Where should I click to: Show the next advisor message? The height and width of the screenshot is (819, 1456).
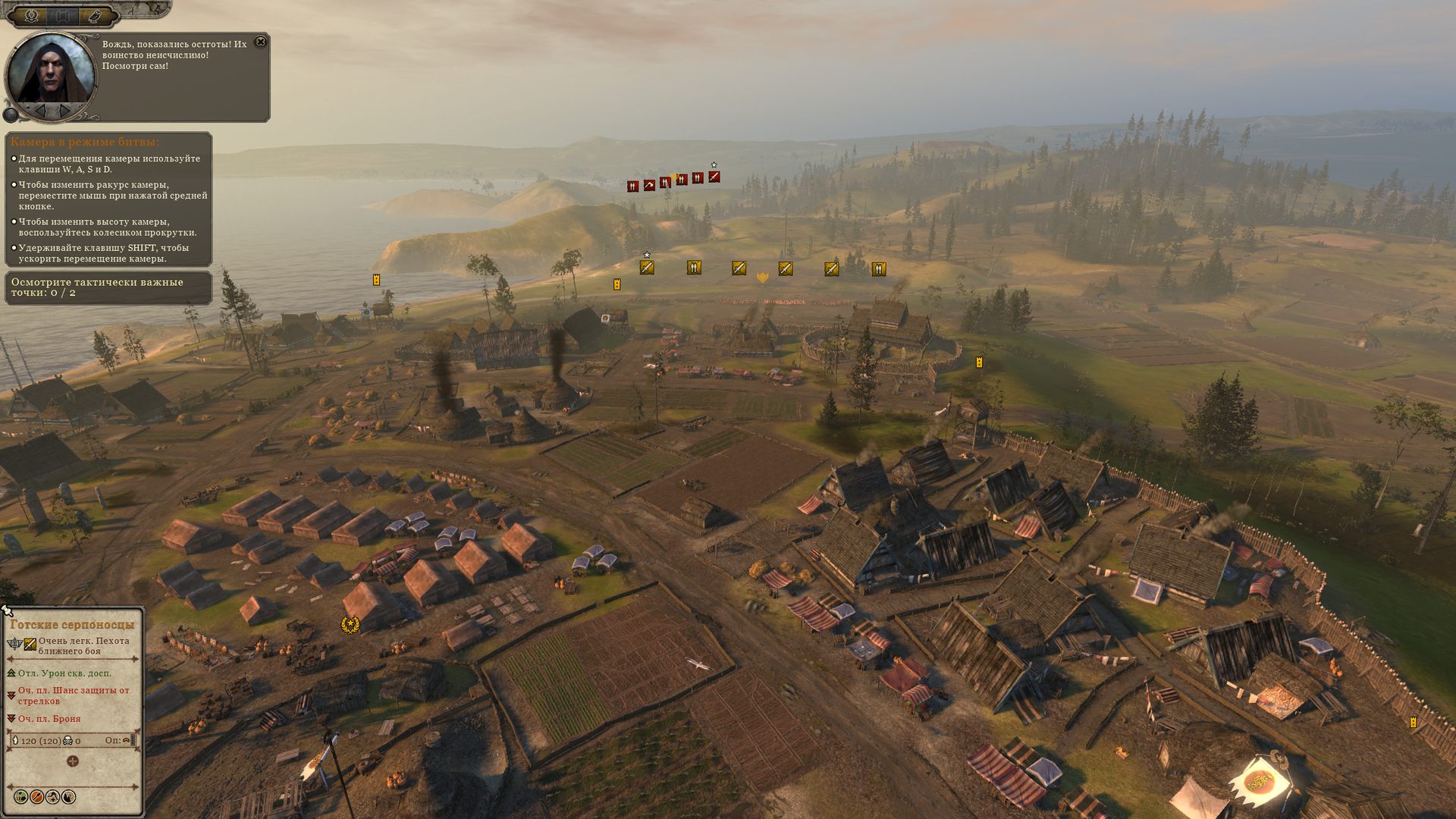pyautogui.click(x=66, y=111)
